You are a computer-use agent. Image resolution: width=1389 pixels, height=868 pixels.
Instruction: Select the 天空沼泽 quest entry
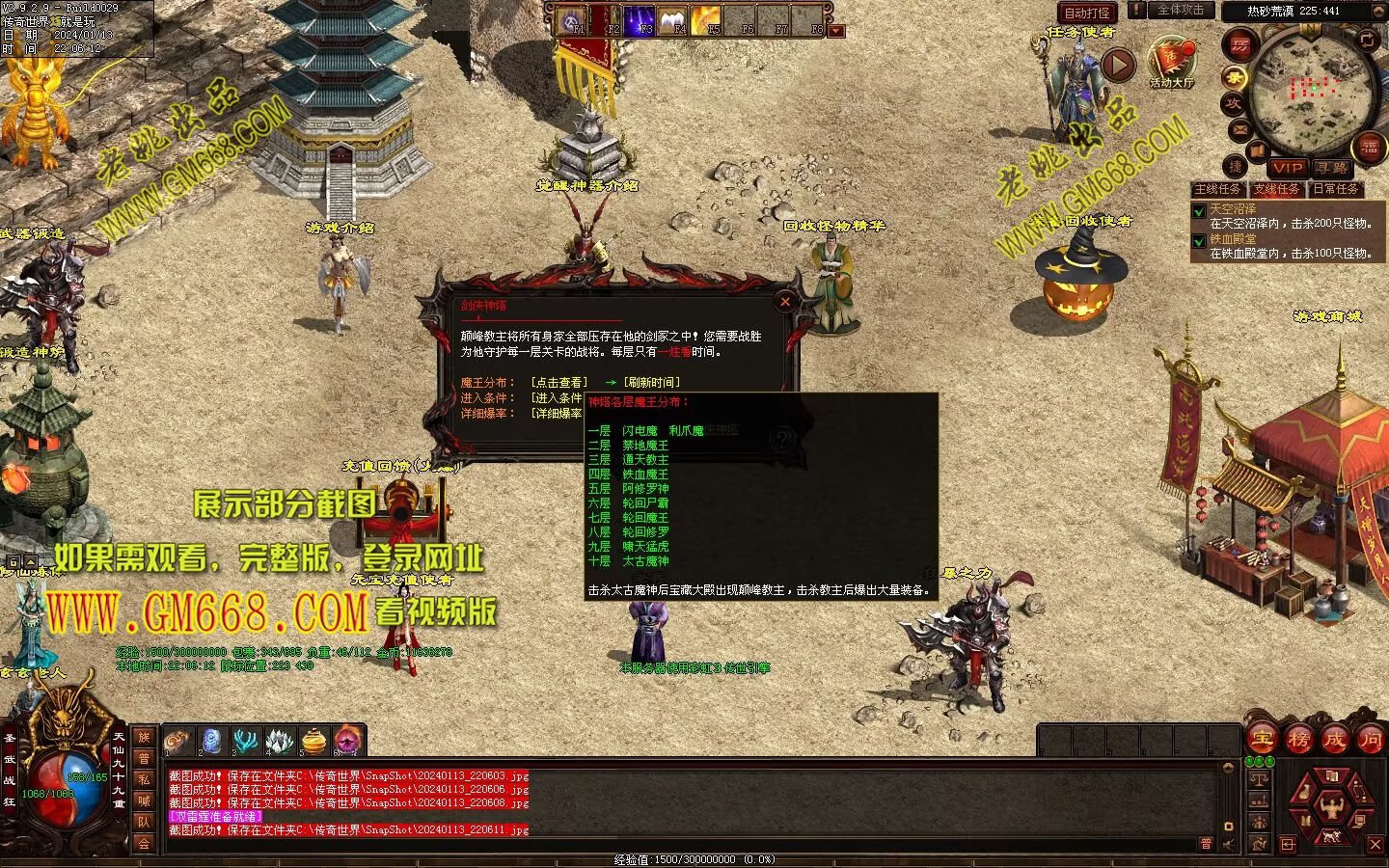(x=1234, y=208)
